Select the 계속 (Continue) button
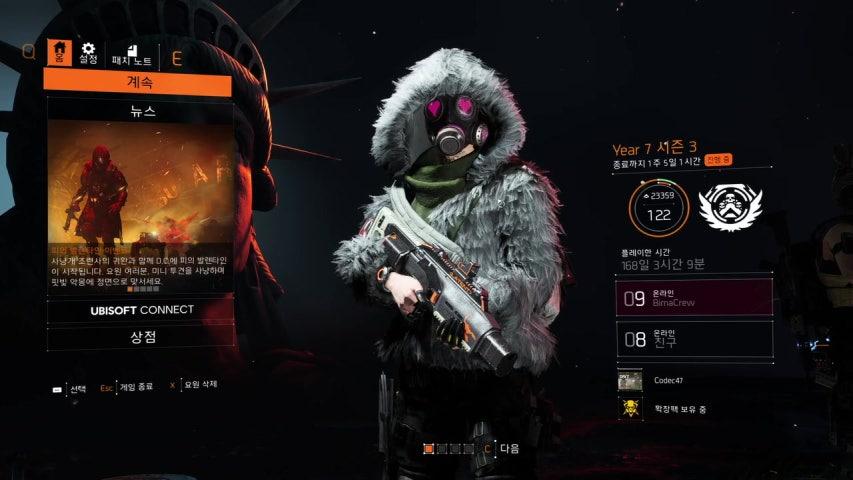This screenshot has width=853, height=480. pos(139,83)
